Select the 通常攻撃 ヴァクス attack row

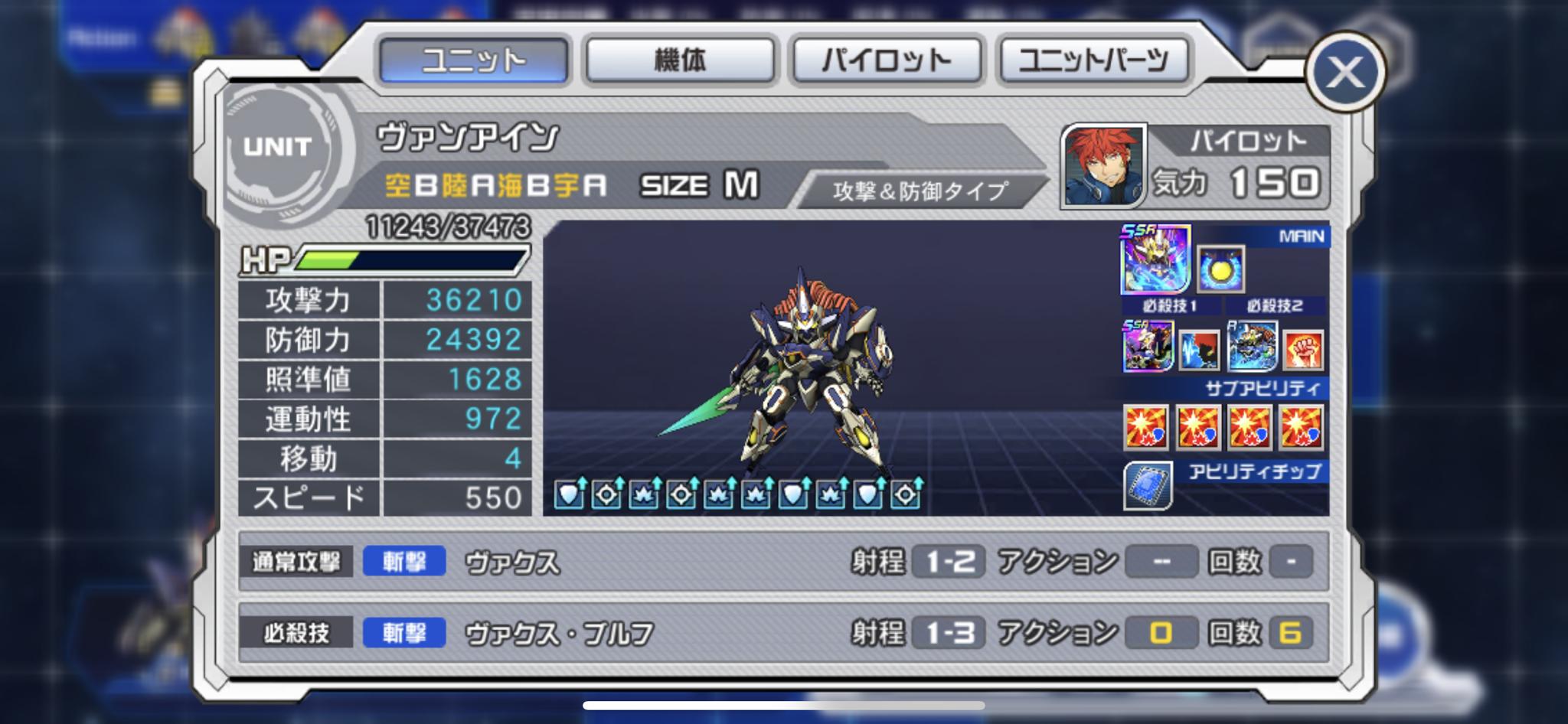[782, 562]
